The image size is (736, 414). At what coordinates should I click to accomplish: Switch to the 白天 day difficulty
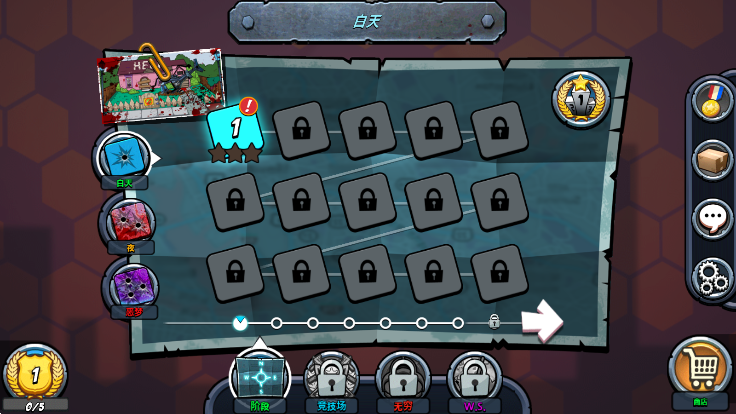[125, 157]
